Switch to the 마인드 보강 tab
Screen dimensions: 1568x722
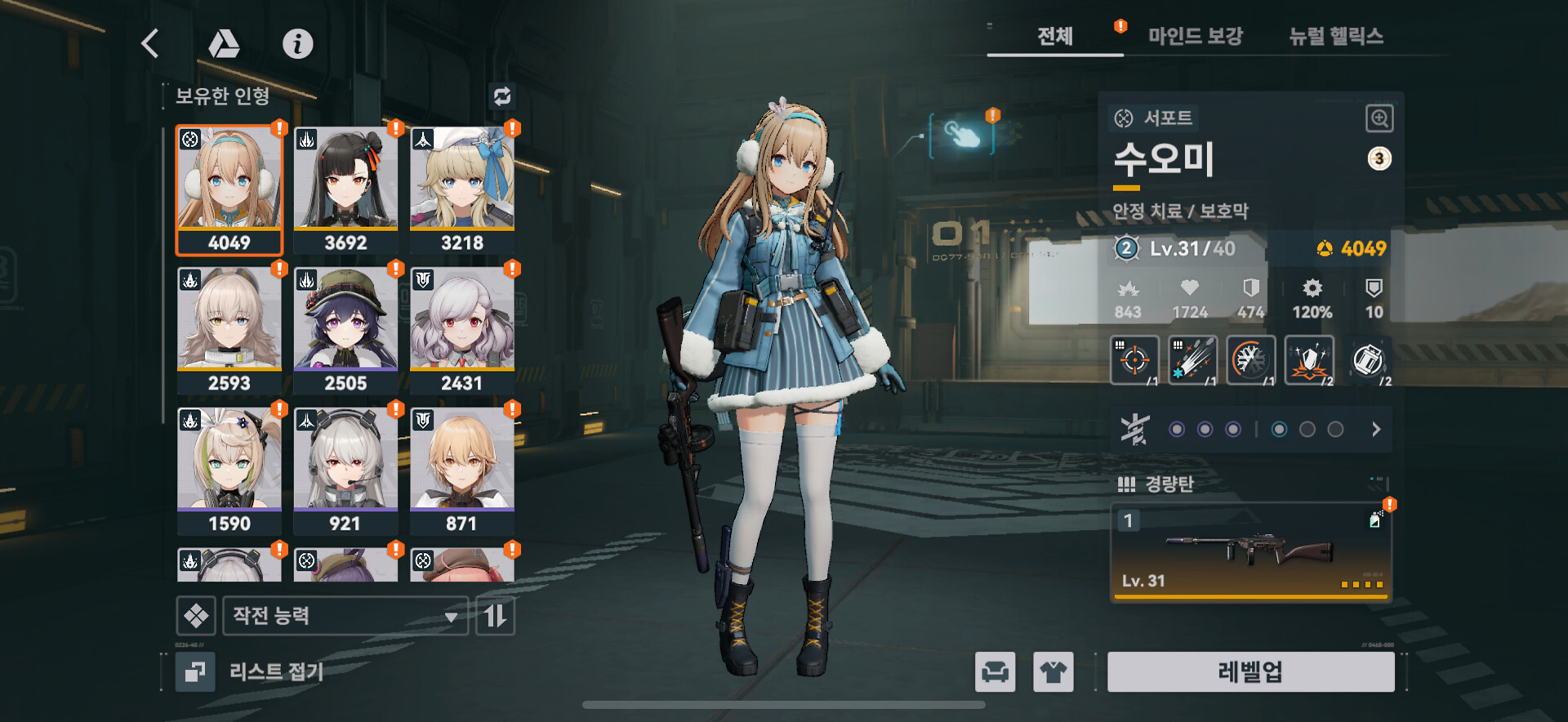click(1195, 36)
